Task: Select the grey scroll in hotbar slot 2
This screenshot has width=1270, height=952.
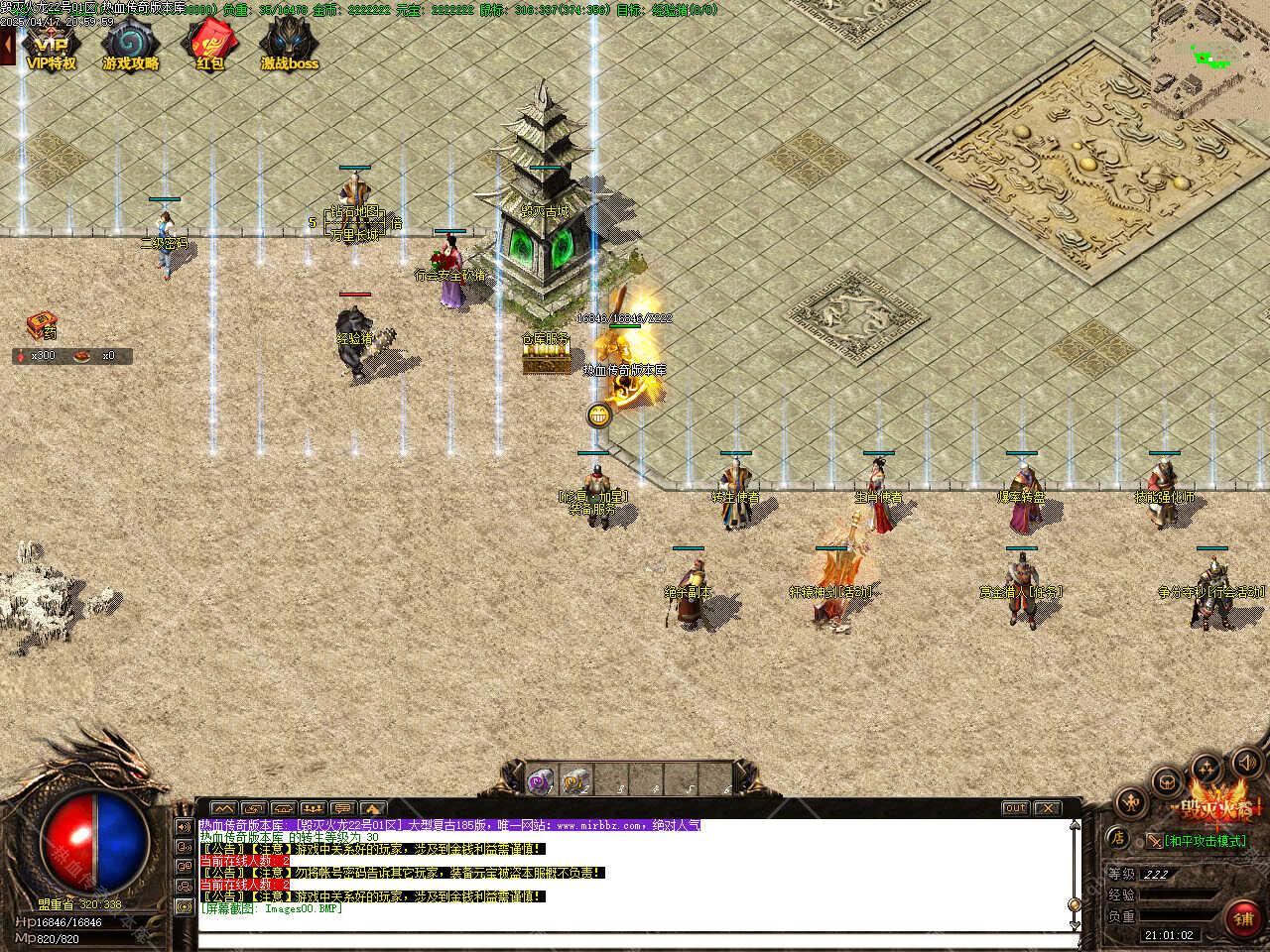Action: tap(575, 780)
